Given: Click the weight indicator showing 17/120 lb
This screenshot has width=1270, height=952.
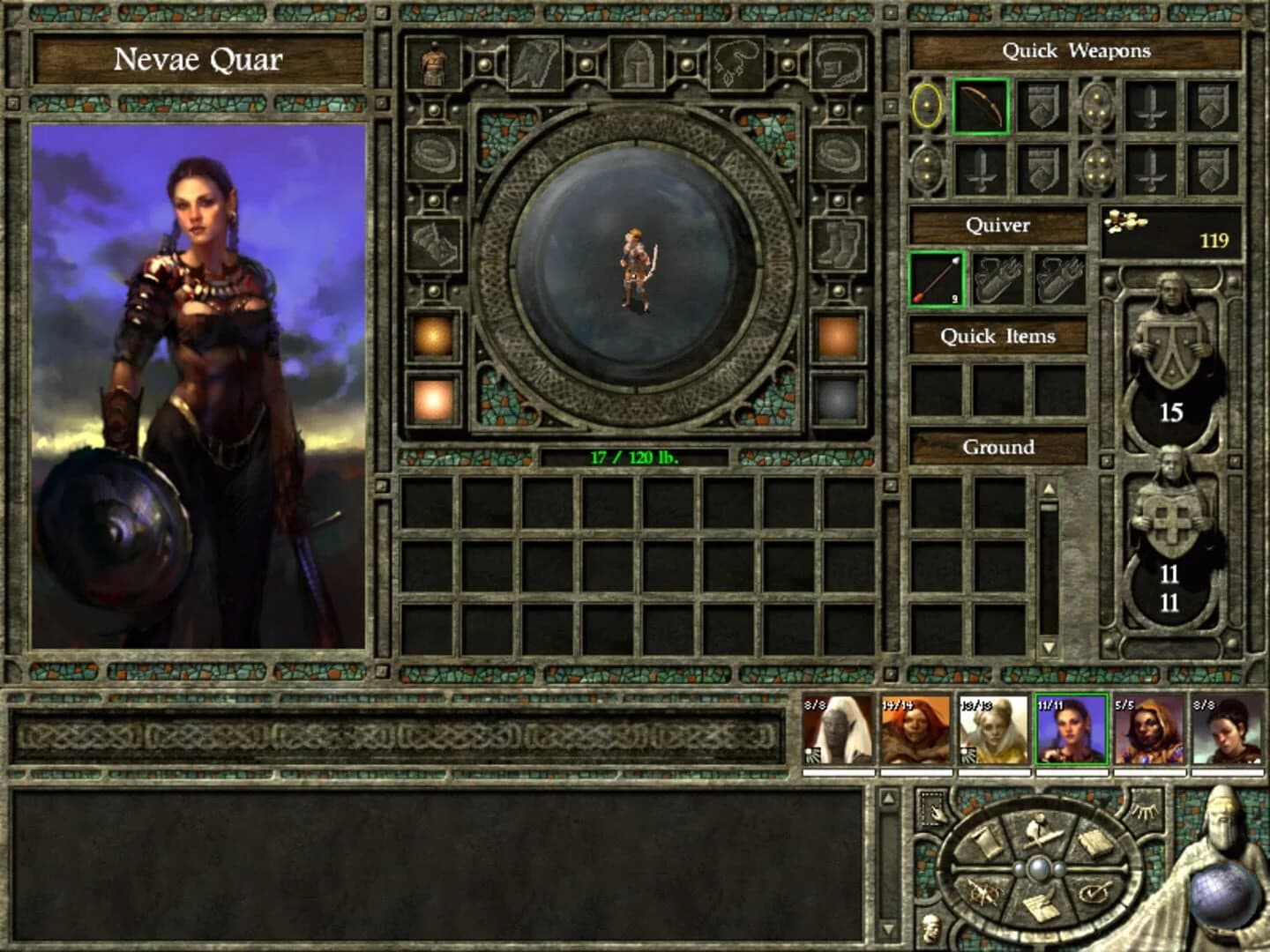Looking at the screenshot, I should (x=633, y=458).
